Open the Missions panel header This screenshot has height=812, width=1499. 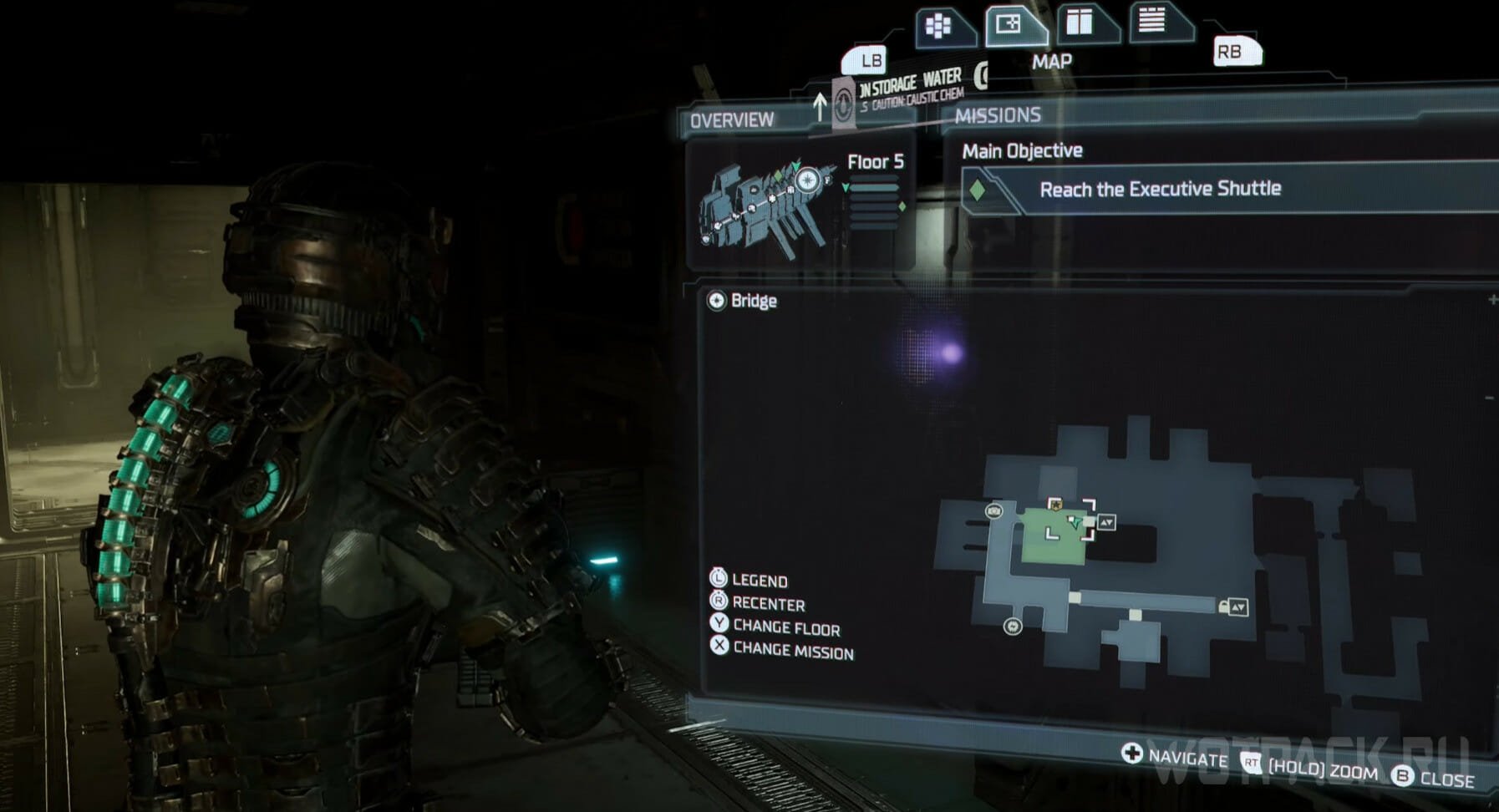(x=998, y=115)
